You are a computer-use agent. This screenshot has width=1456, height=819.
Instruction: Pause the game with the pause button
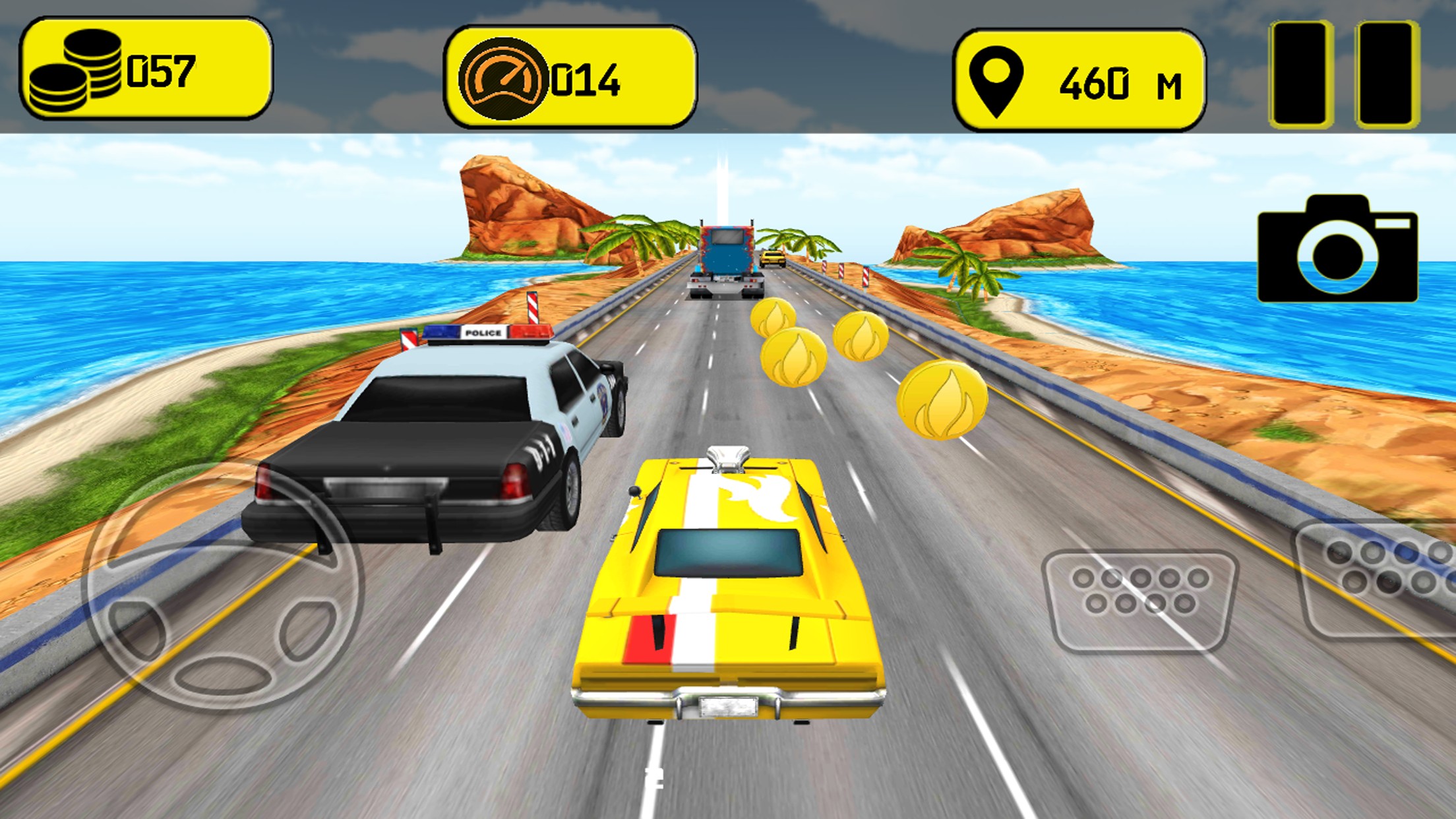1345,74
